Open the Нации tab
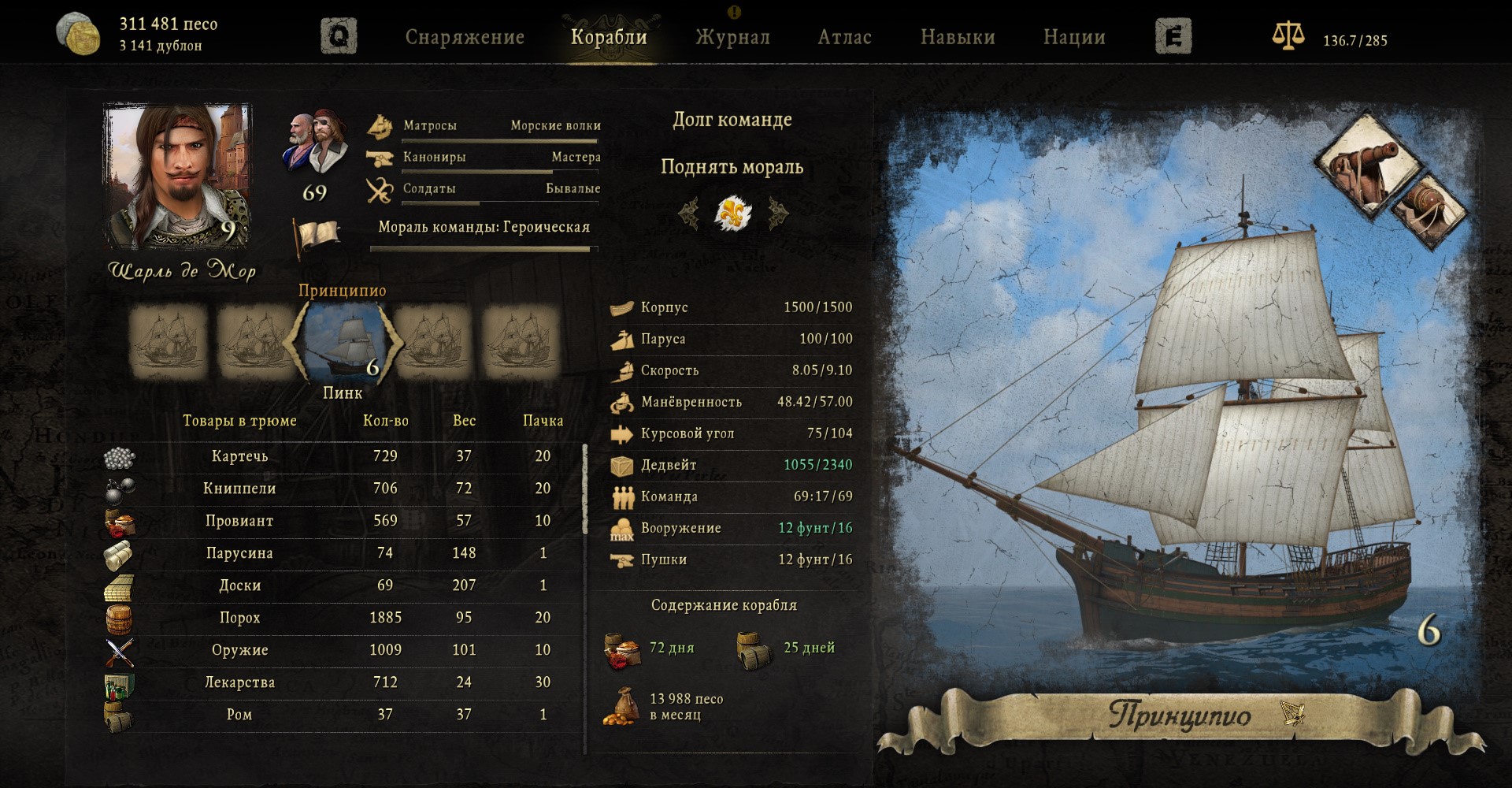 click(1074, 37)
